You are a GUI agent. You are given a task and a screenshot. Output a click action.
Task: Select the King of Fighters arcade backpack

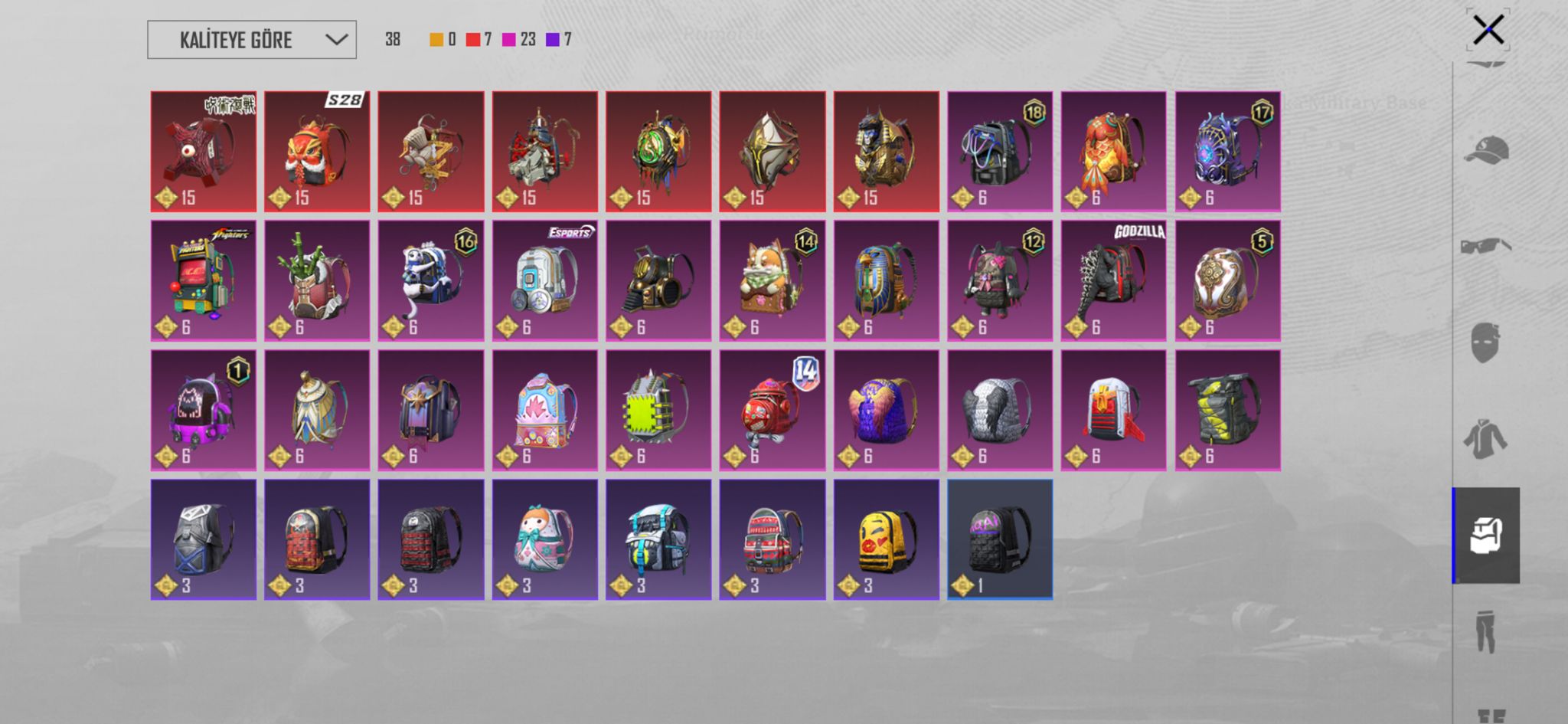(x=204, y=280)
